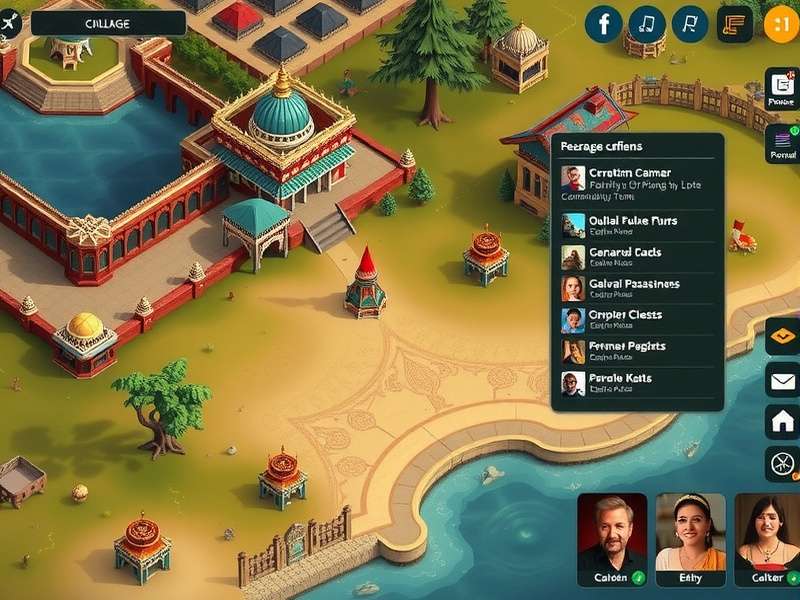The width and height of the screenshot is (800, 600).
Task: Choose the Fetmet Pegirts entry
Action: (x=636, y=350)
